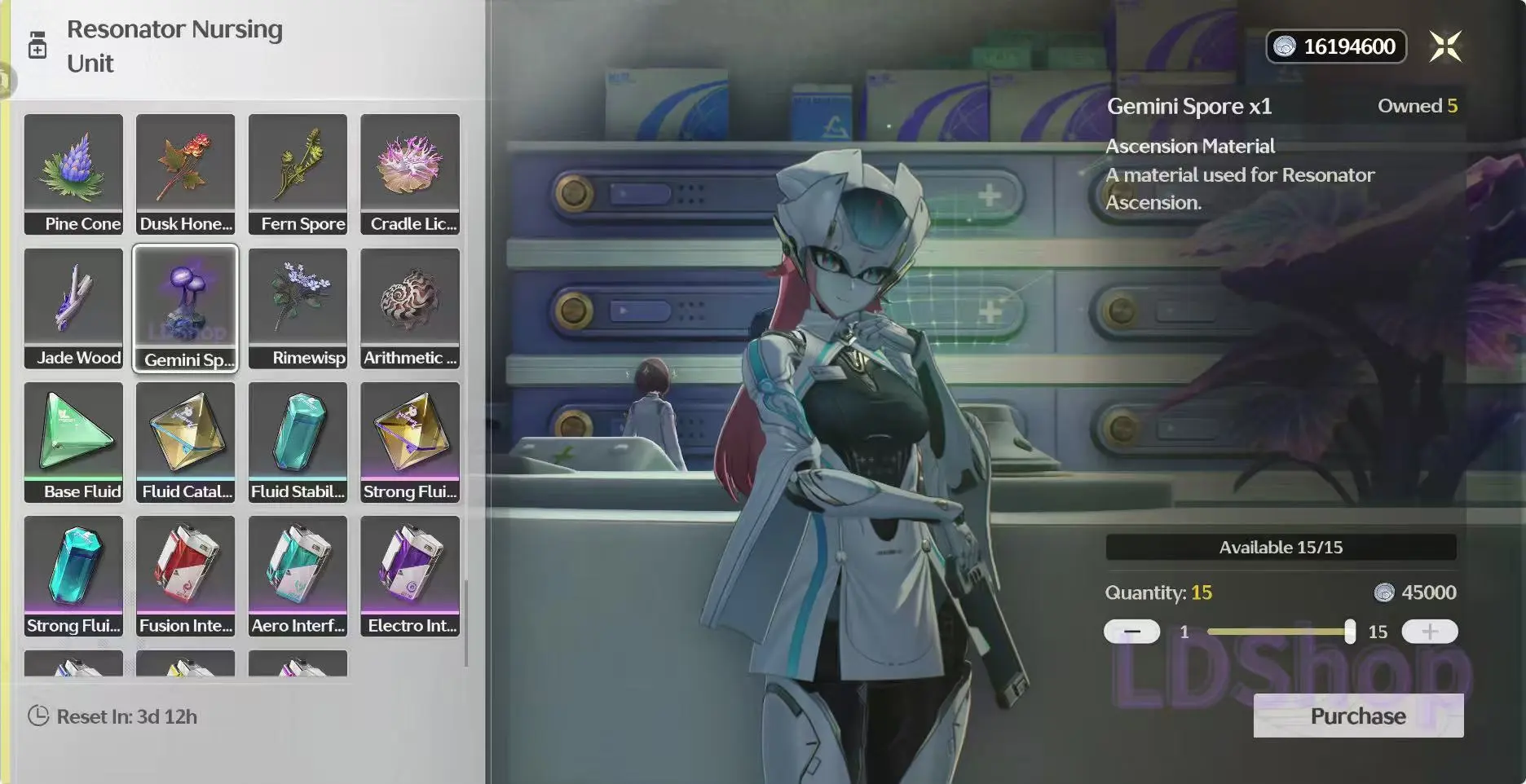Image resolution: width=1526 pixels, height=784 pixels.
Task: Select the Electro Interface item
Action: 410,575
